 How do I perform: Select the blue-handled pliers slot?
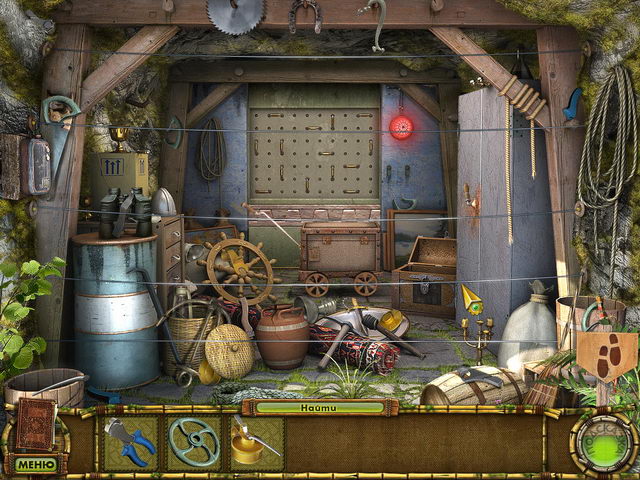point(130,443)
